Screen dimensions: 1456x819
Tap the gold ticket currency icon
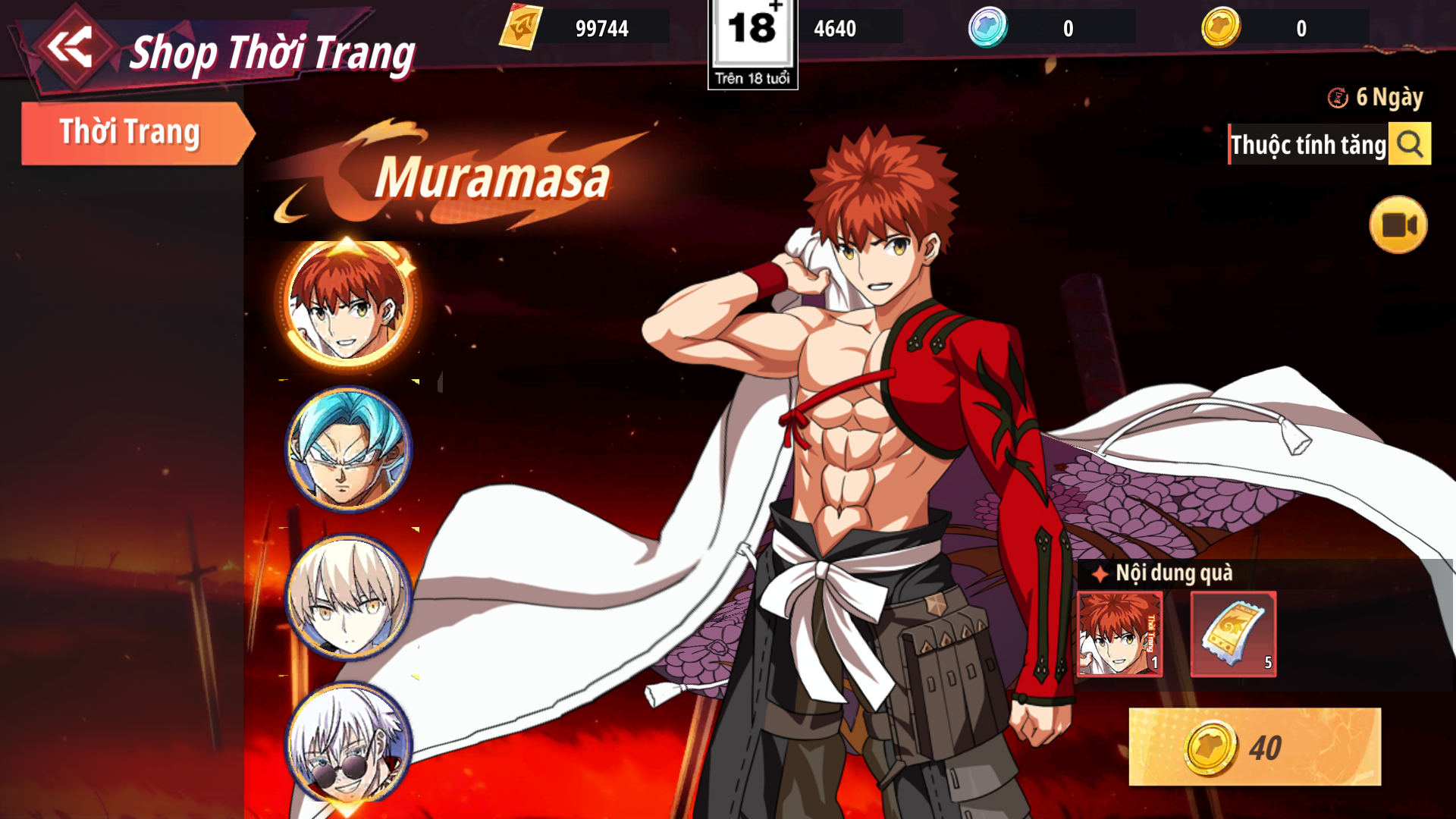point(521,27)
